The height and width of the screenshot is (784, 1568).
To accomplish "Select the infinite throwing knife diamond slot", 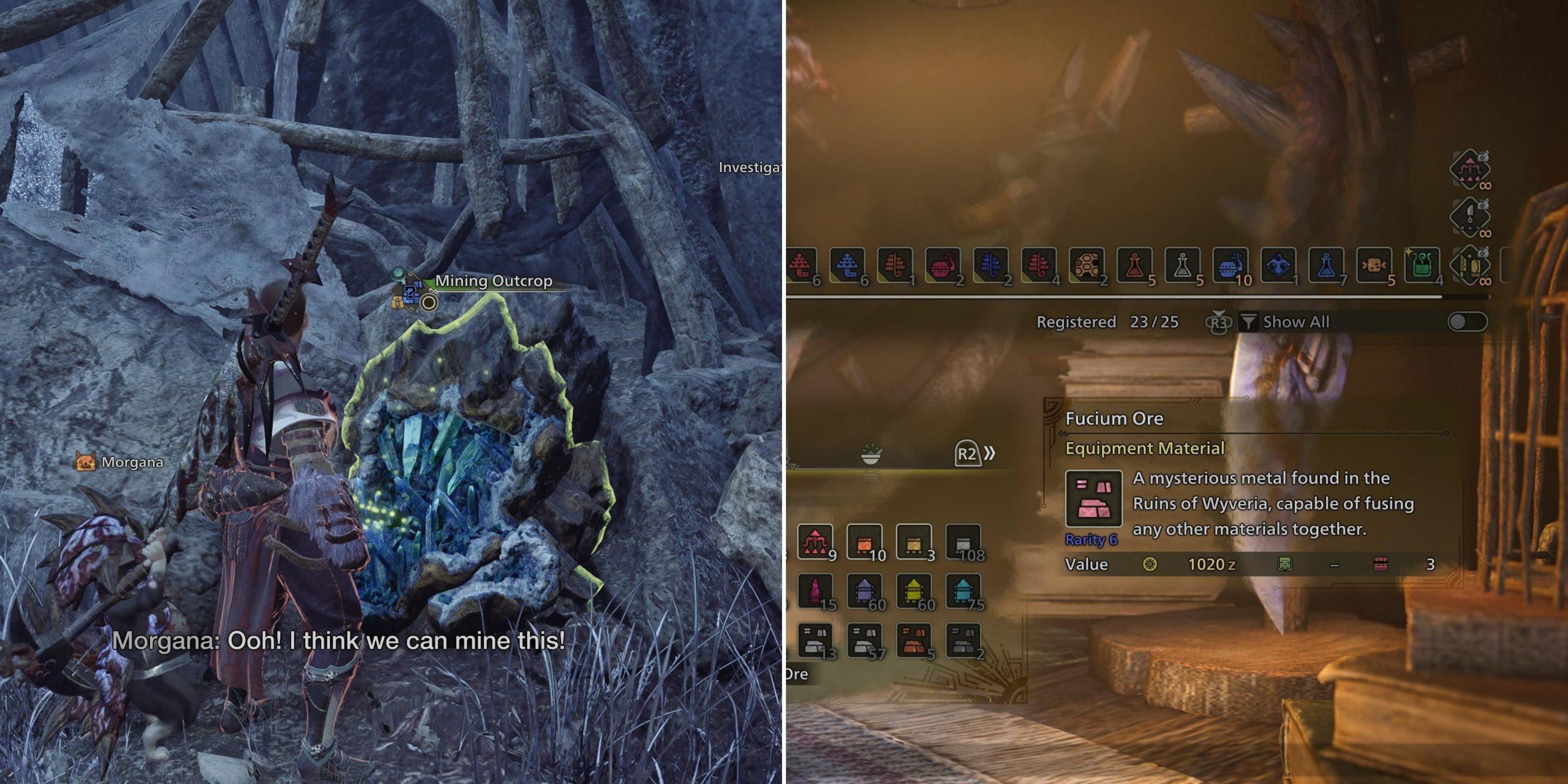I will click(x=1470, y=216).
